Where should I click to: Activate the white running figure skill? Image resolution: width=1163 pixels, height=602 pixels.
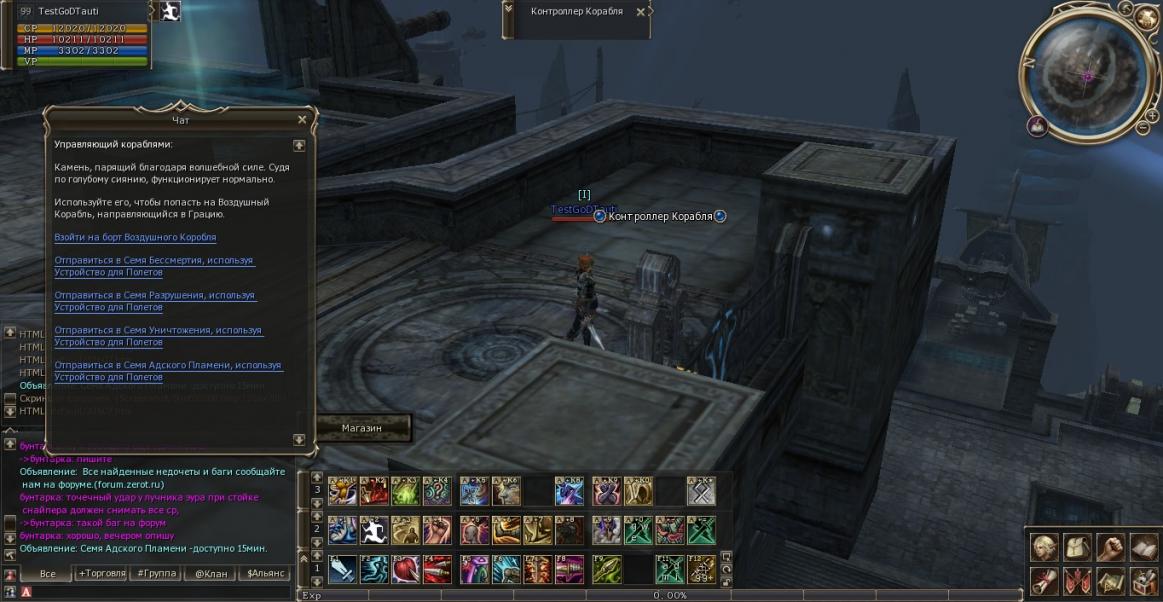374,530
